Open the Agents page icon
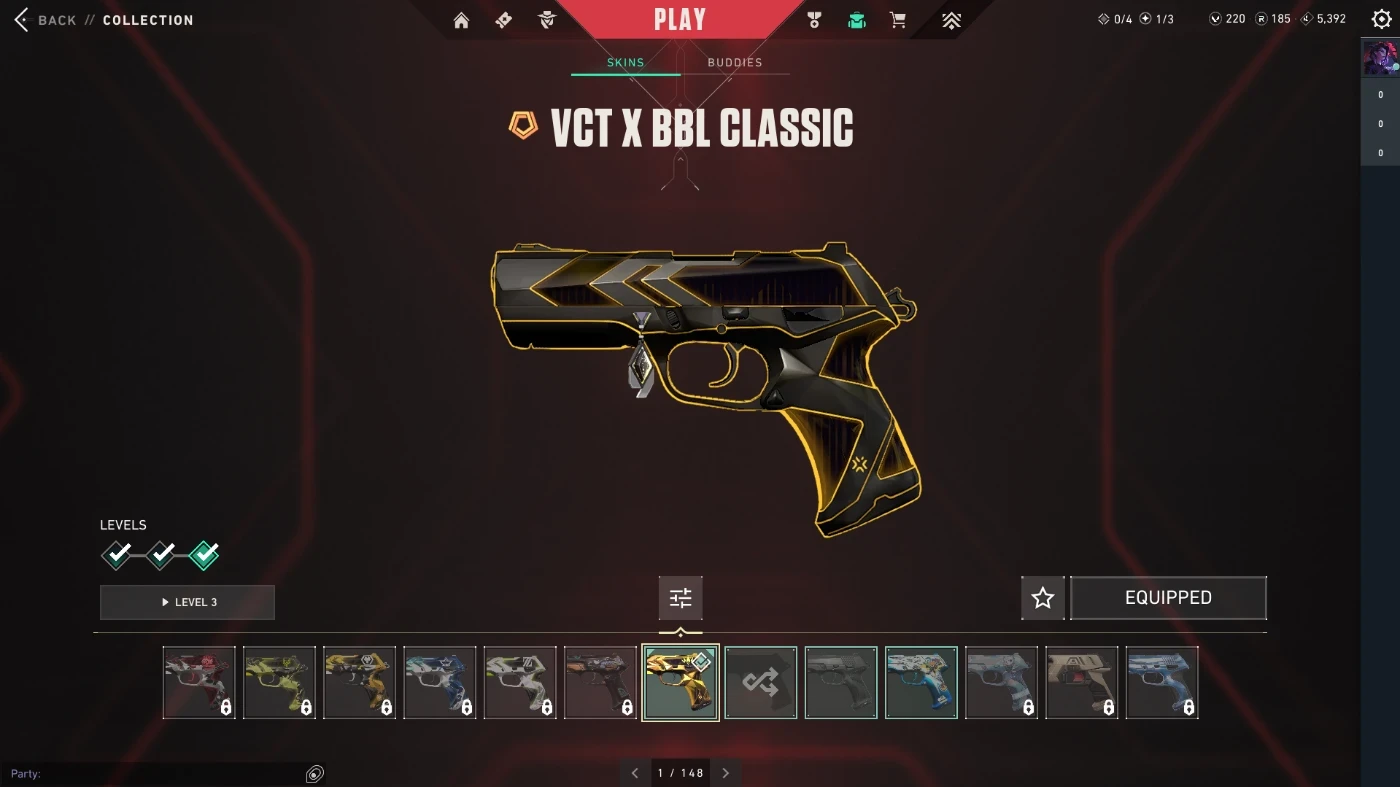 [547, 20]
